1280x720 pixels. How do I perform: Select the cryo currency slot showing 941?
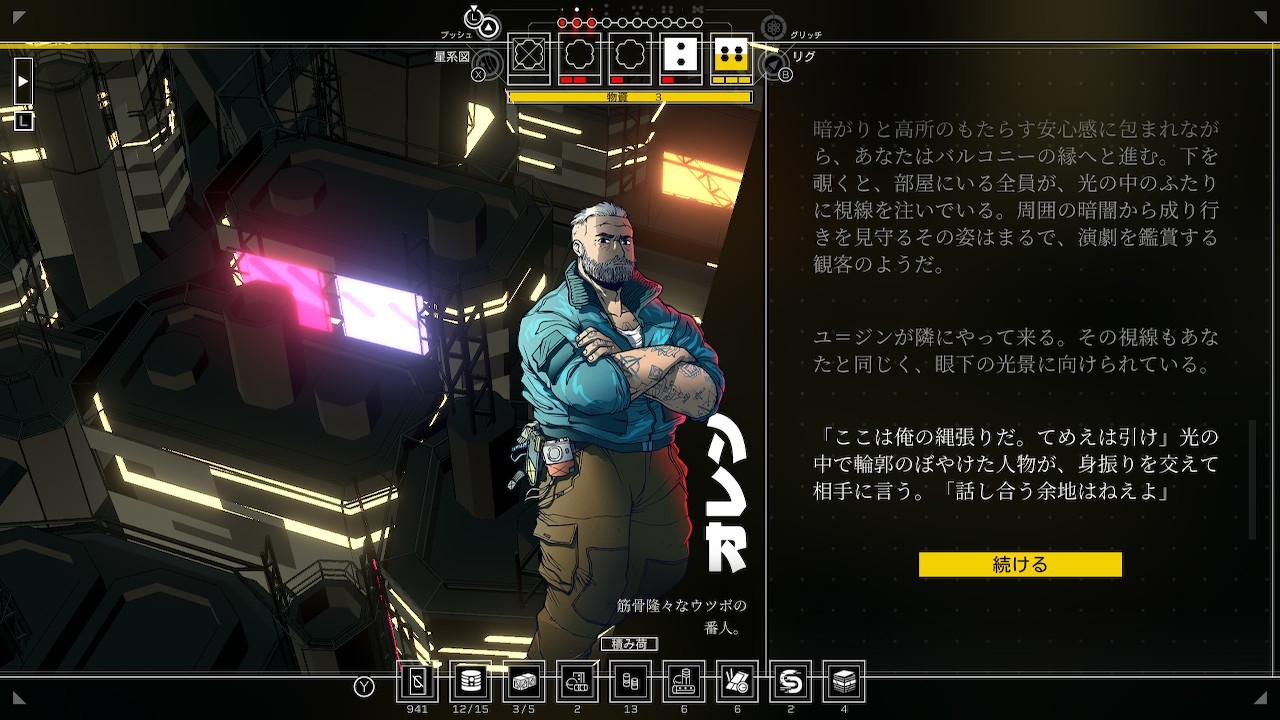418,682
